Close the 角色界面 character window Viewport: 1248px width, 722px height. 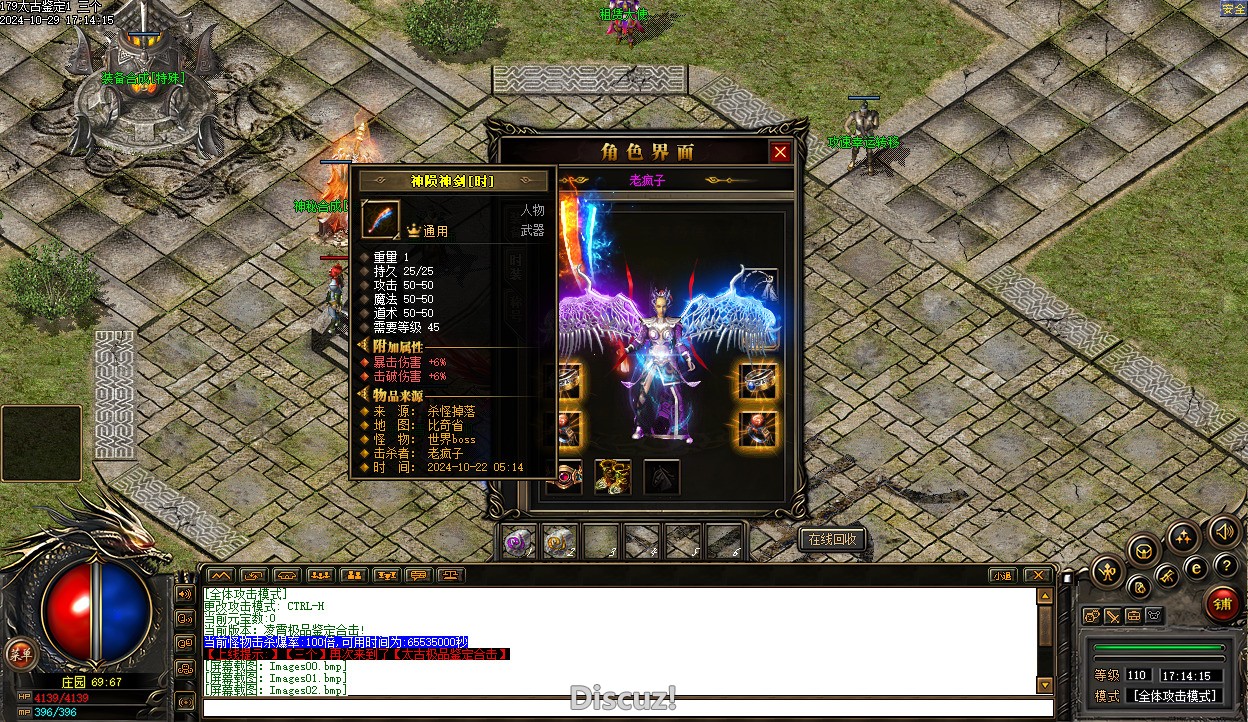click(x=780, y=152)
